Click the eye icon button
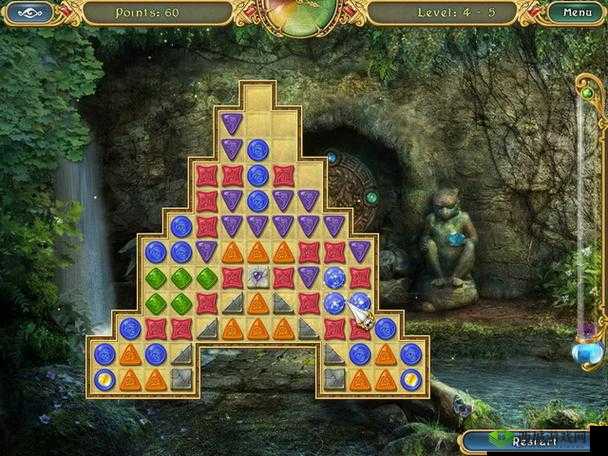 tap(32, 13)
